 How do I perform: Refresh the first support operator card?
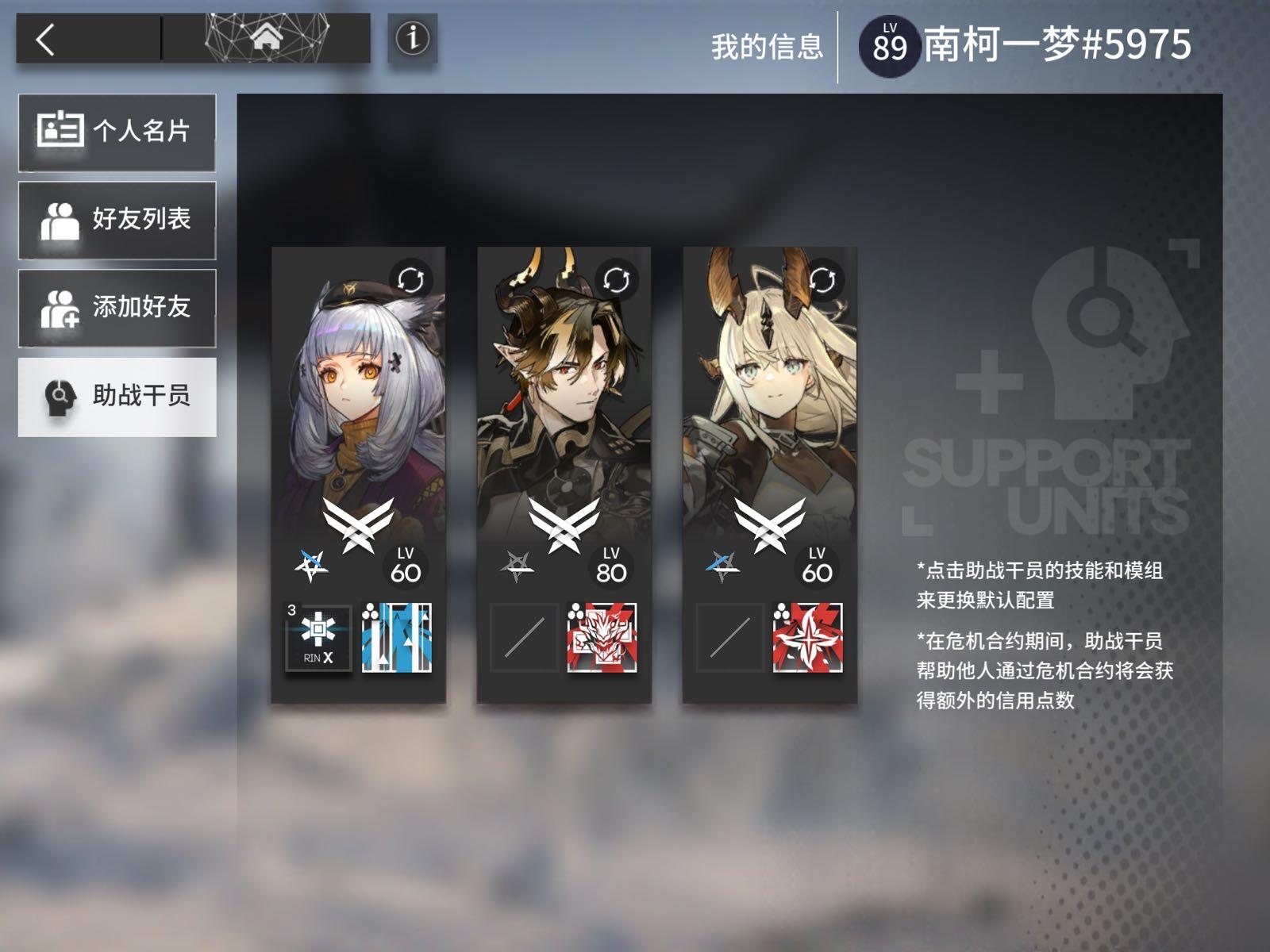410,279
